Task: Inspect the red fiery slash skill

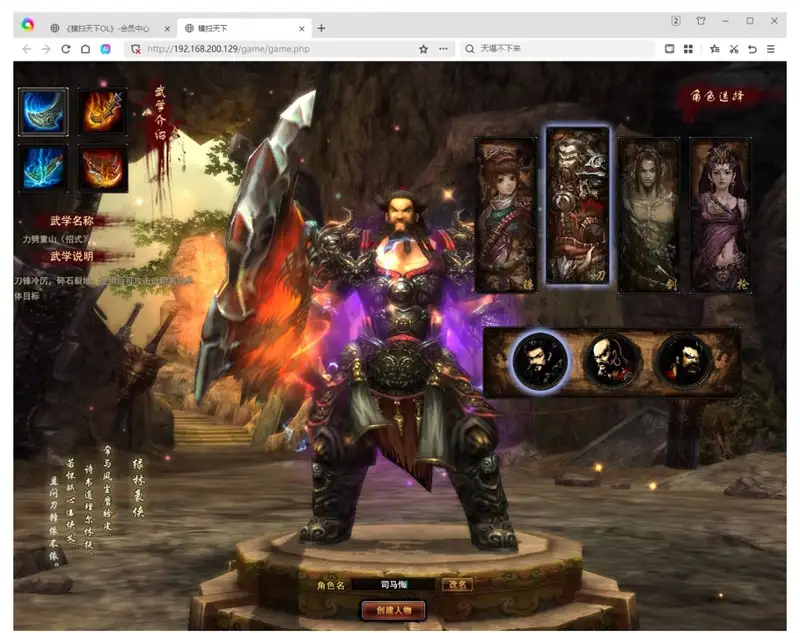Action: pos(103,167)
